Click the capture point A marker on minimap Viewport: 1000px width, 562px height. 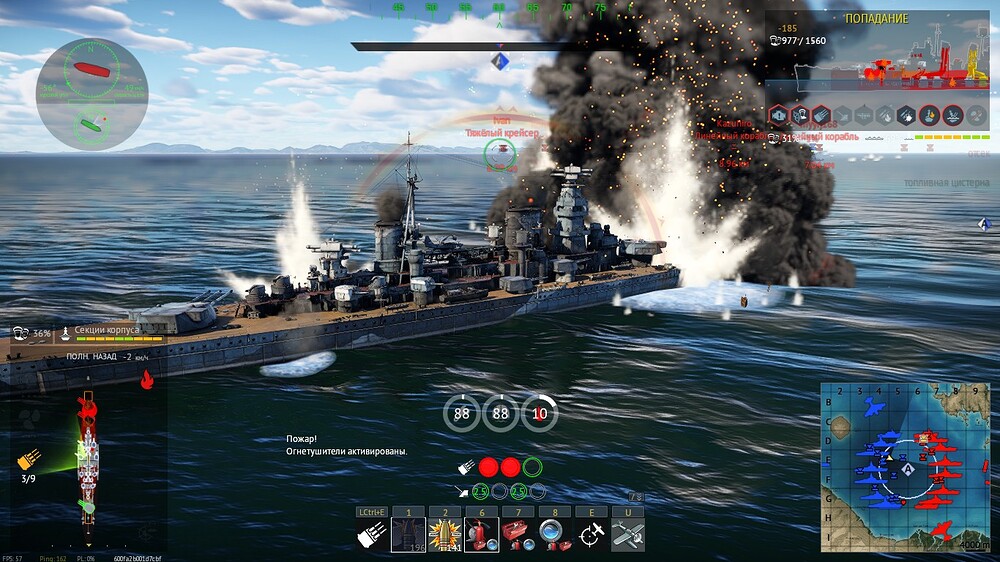pos(907,468)
